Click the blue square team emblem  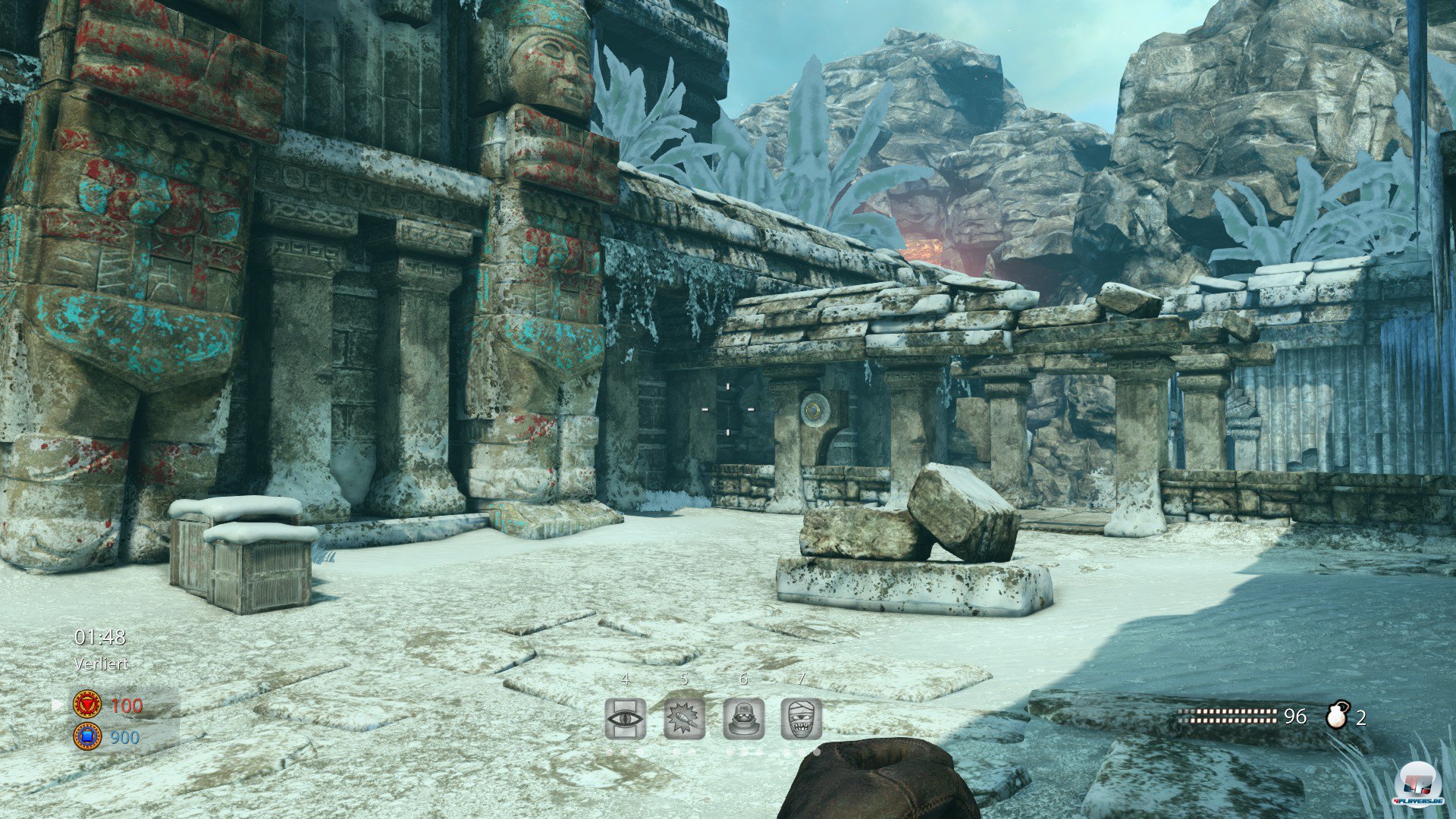(x=87, y=736)
